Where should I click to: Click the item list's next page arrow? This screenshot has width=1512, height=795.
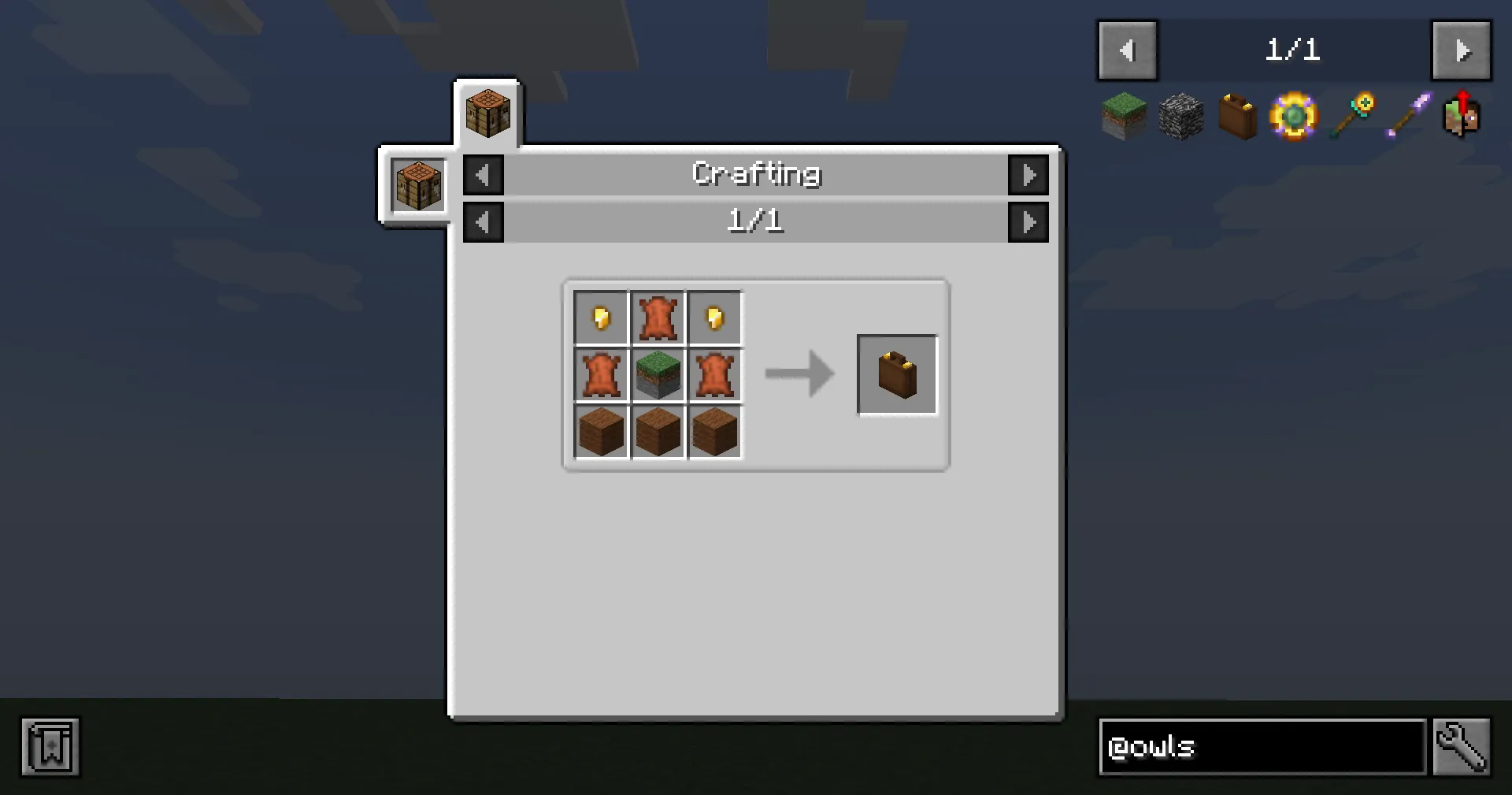pyautogui.click(x=1462, y=50)
